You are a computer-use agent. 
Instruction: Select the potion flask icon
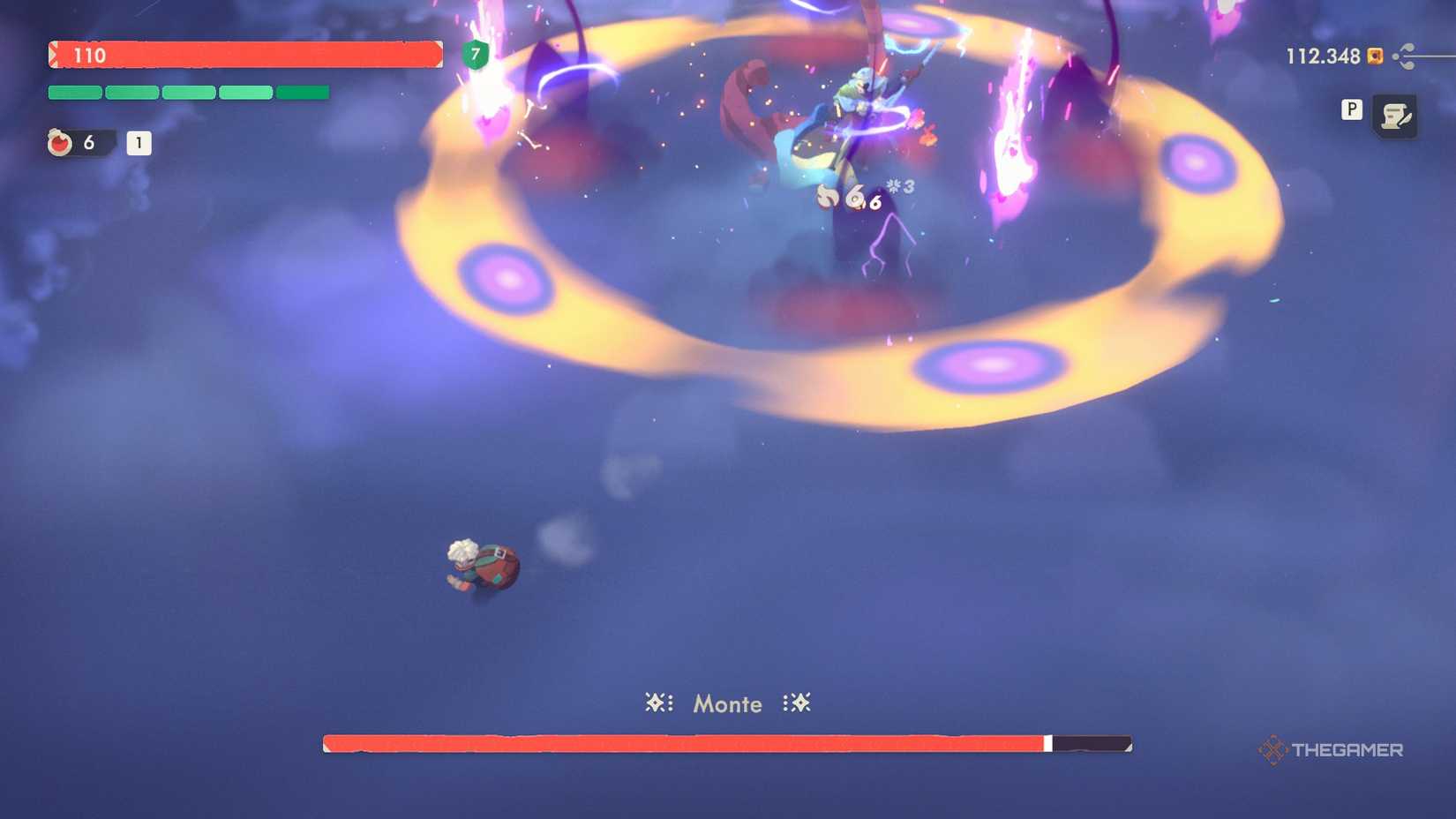[59, 143]
